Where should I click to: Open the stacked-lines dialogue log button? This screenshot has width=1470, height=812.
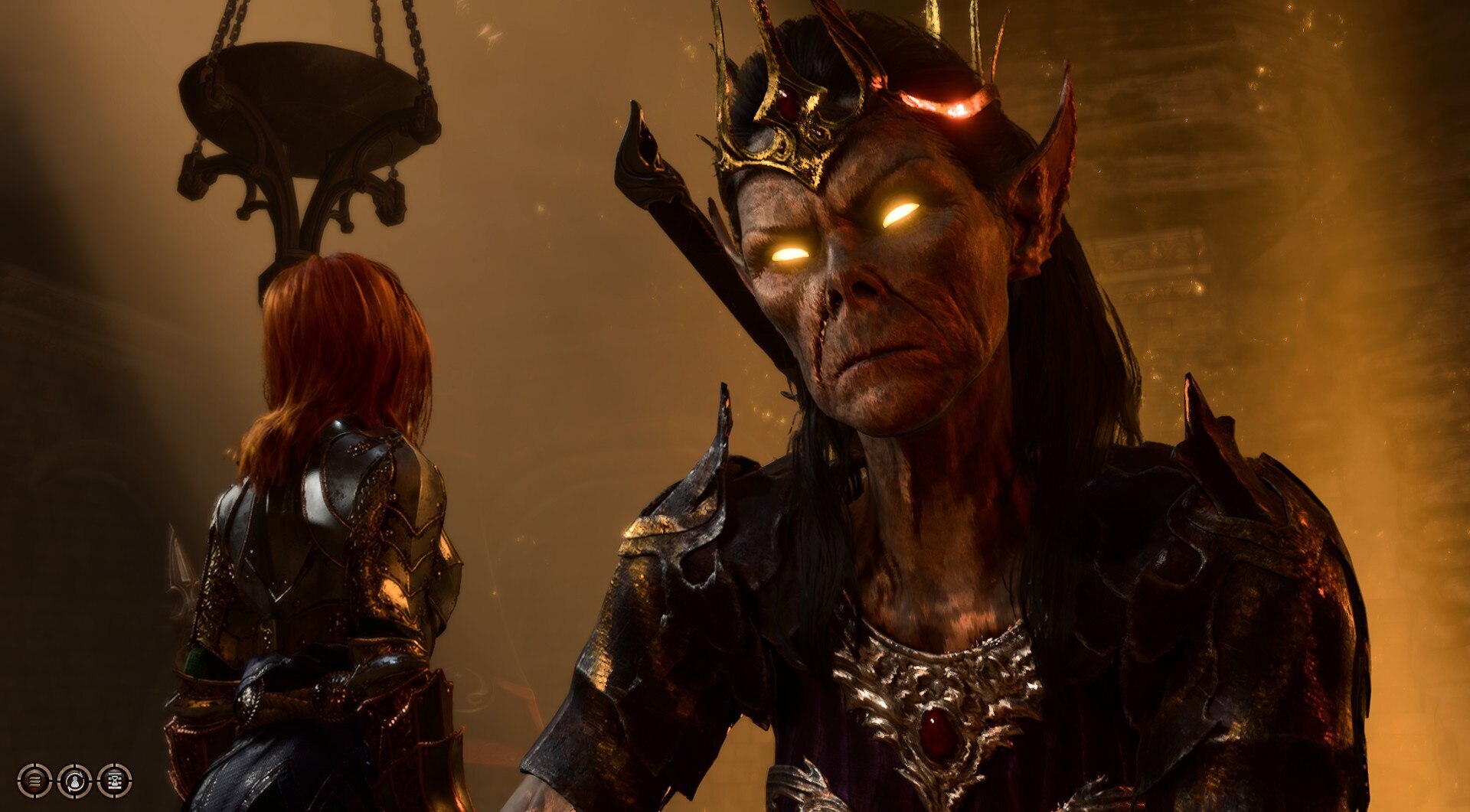coord(34,781)
